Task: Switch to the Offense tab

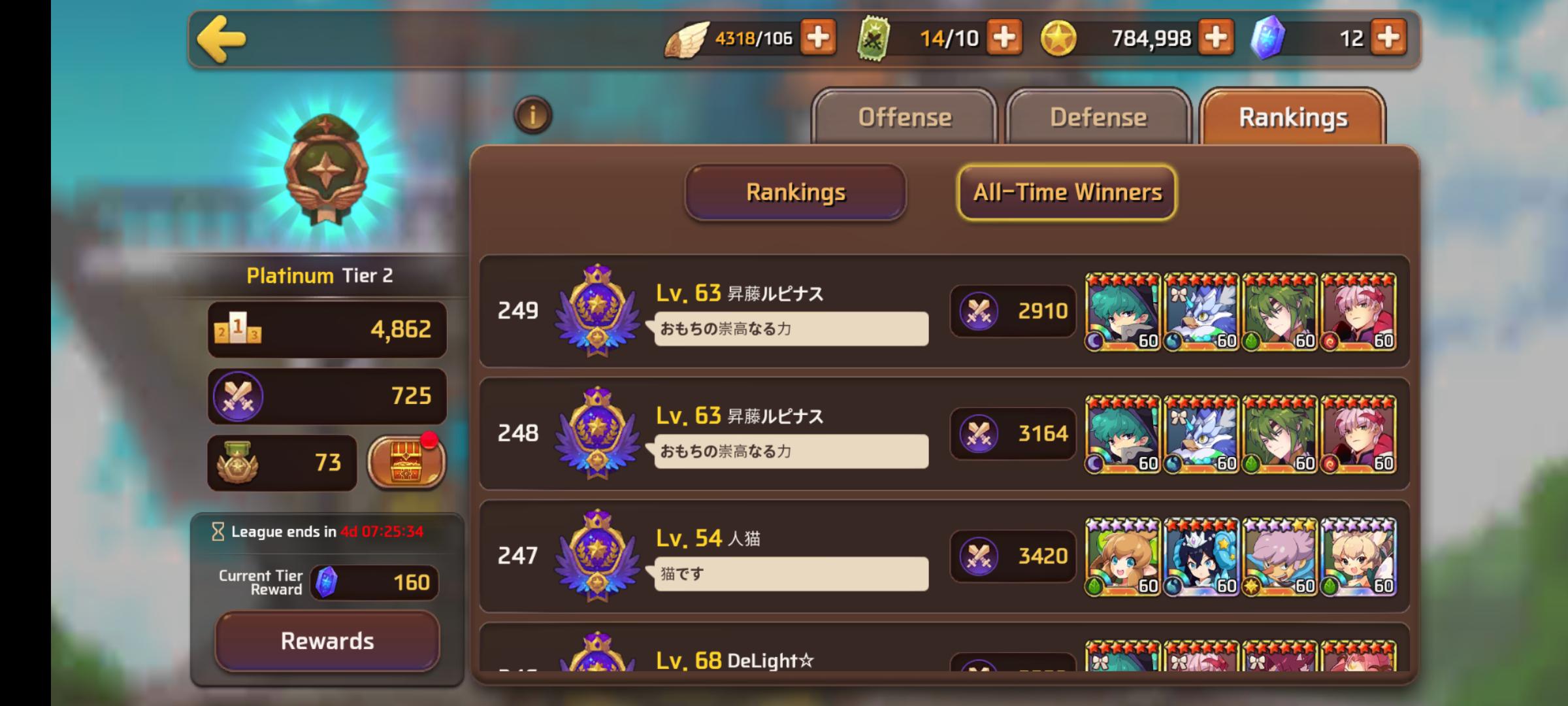Action: coord(906,118)
